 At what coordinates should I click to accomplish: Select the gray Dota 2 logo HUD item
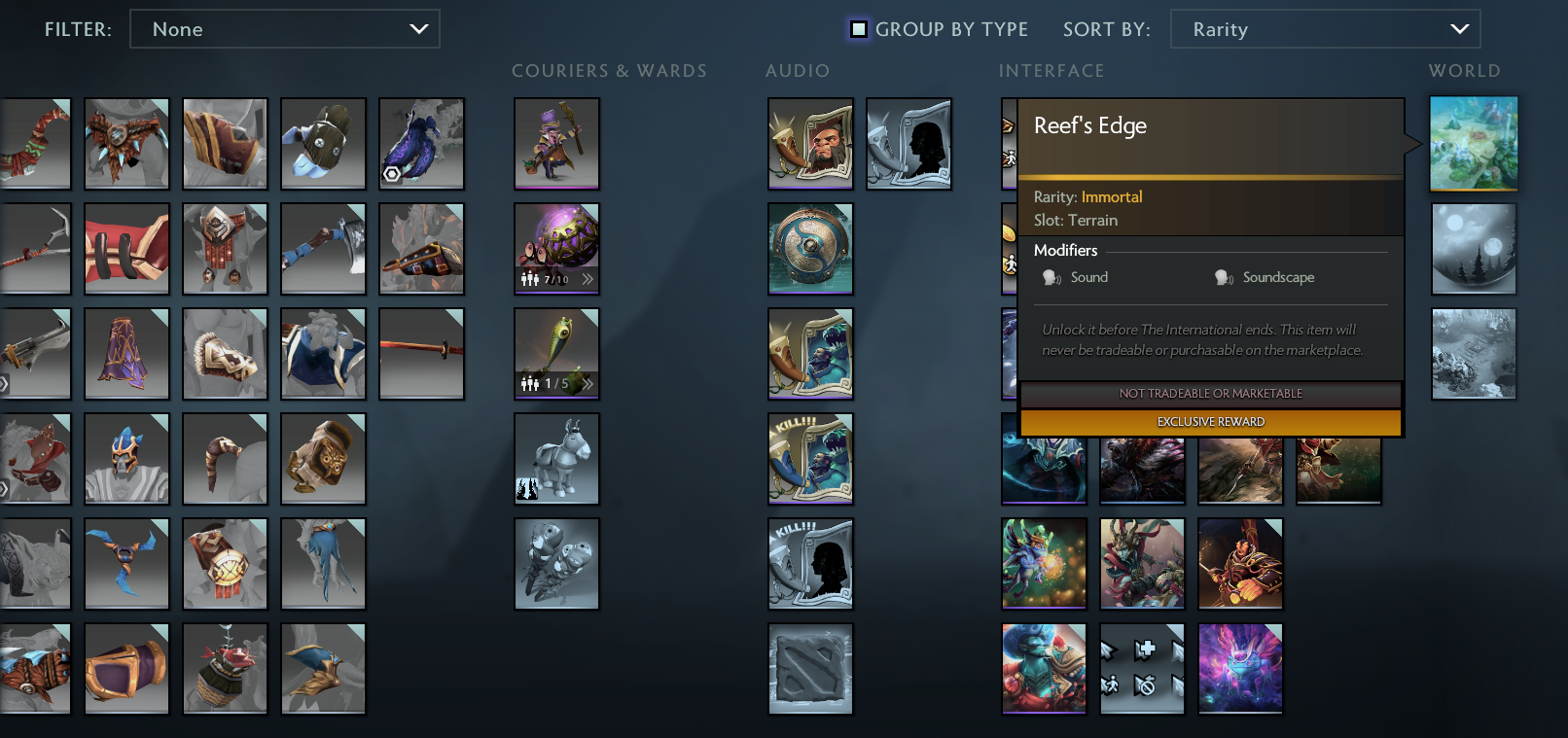tap(810, 668)
